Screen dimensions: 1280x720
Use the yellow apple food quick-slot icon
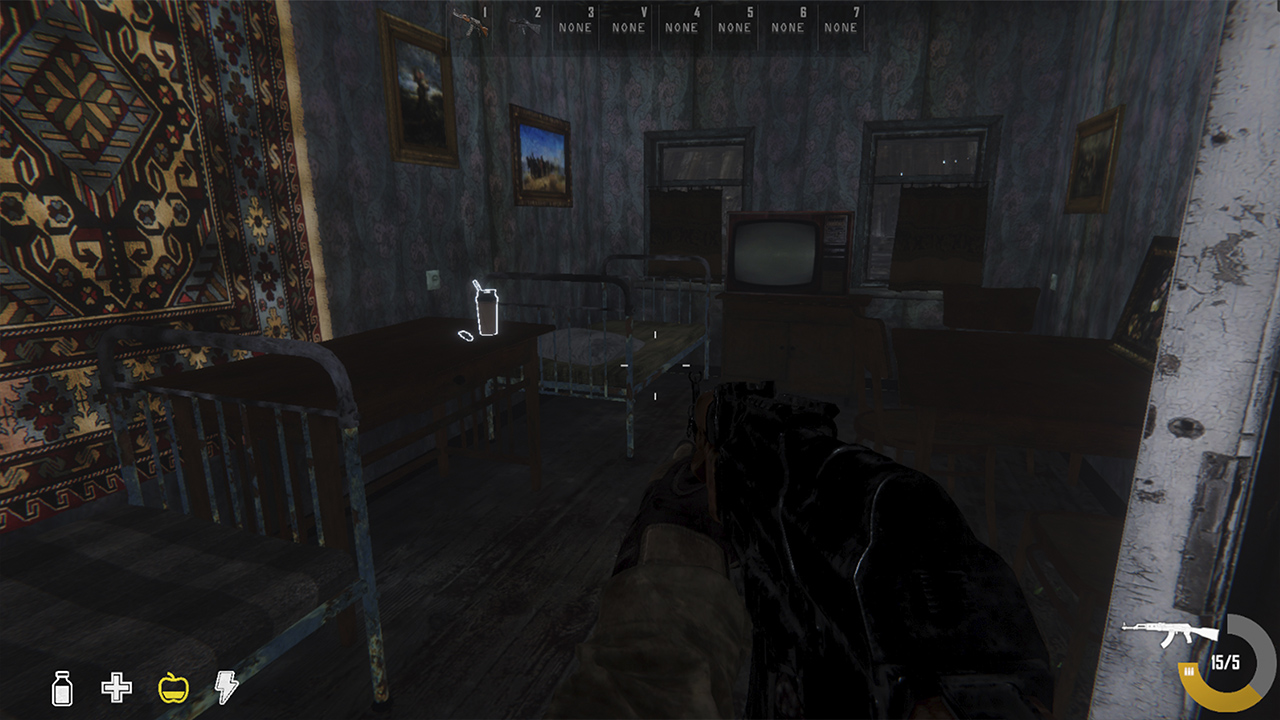click(x=172, y=689)
